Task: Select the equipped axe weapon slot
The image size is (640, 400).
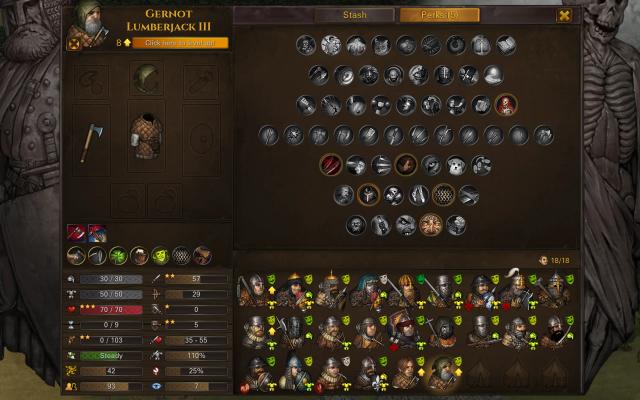Action: (91, 141)
